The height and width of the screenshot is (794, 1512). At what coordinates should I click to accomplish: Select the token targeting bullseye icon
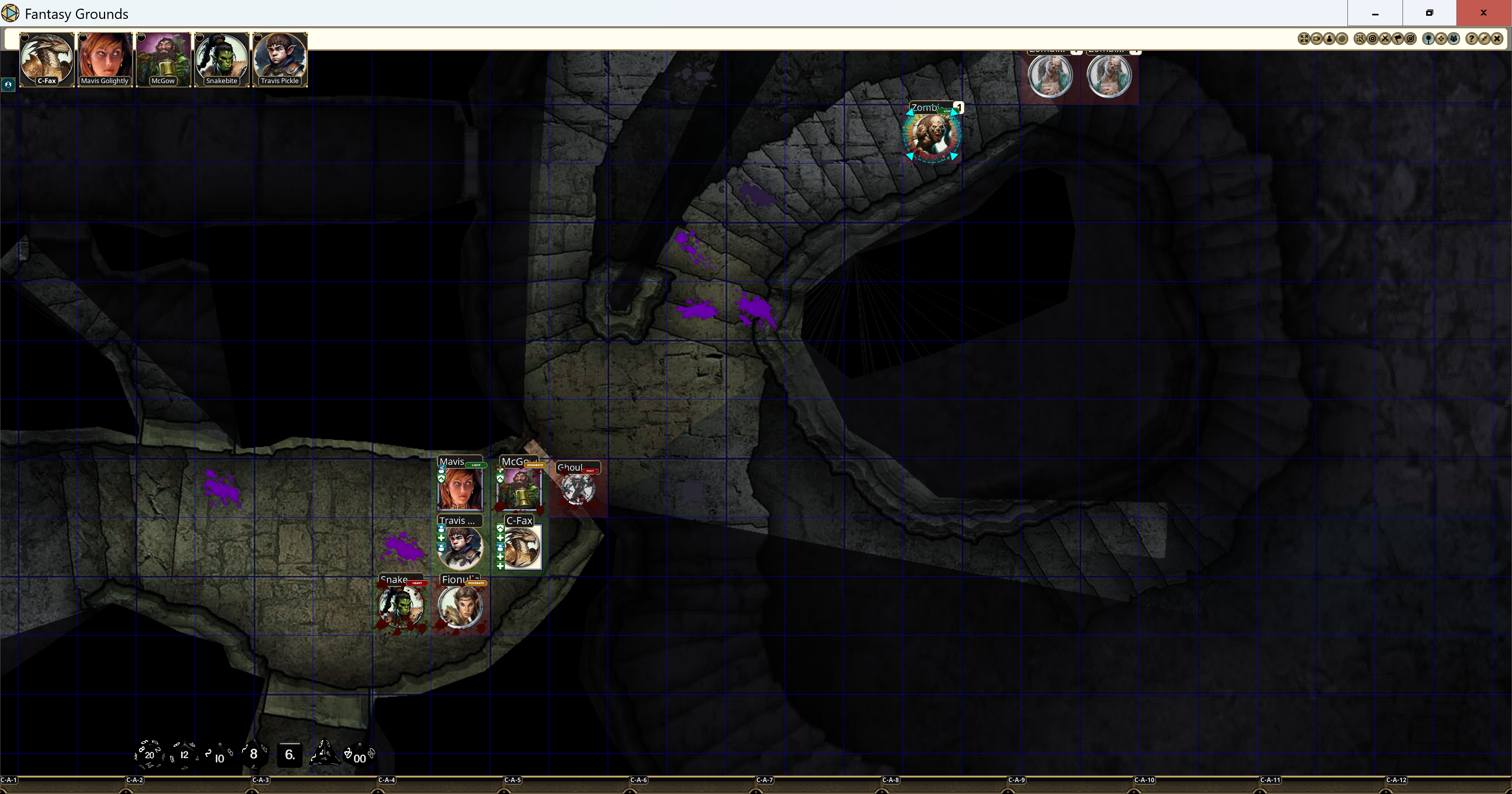pos(1373,39)
